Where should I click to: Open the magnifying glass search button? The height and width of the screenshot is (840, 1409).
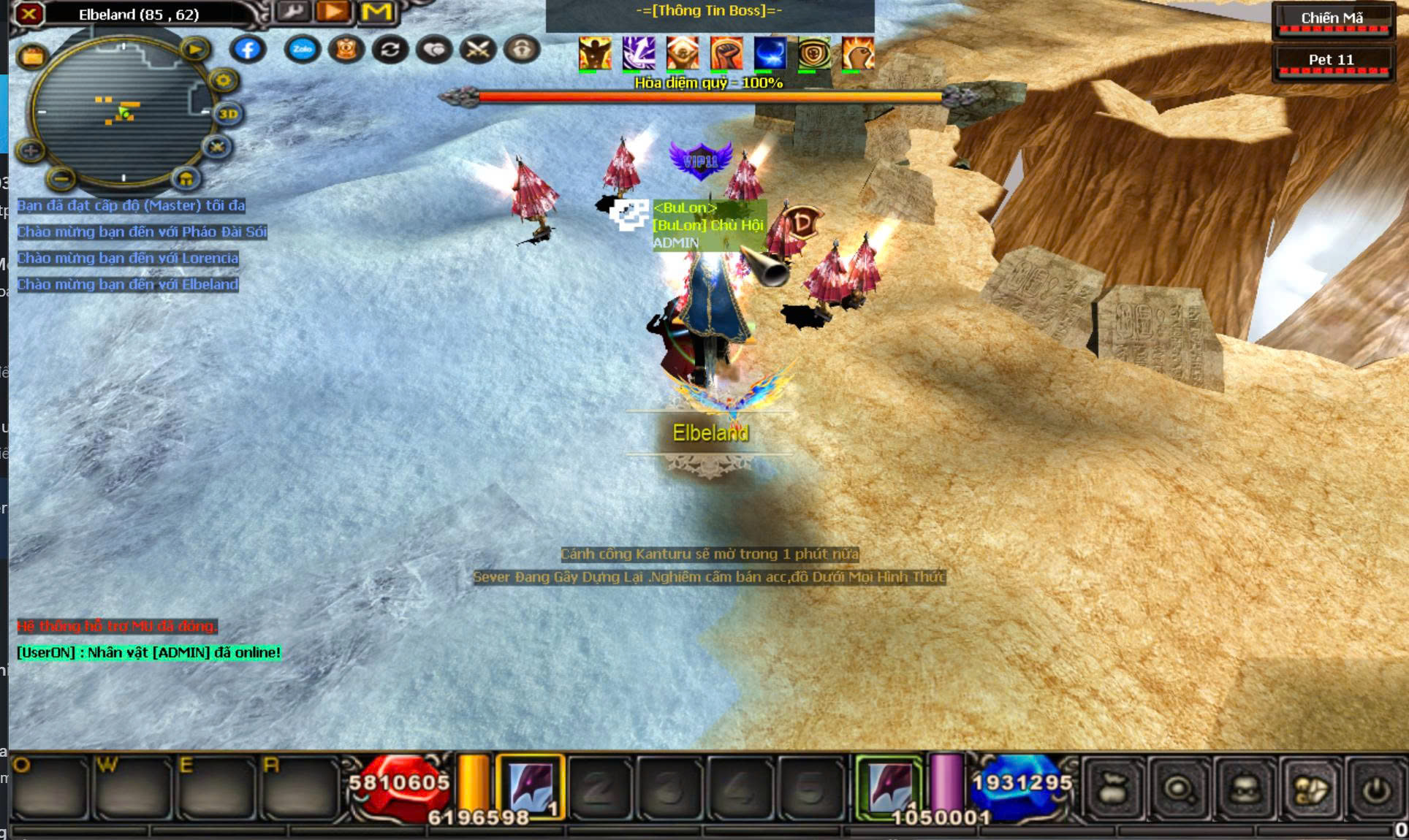(1177, 790)
